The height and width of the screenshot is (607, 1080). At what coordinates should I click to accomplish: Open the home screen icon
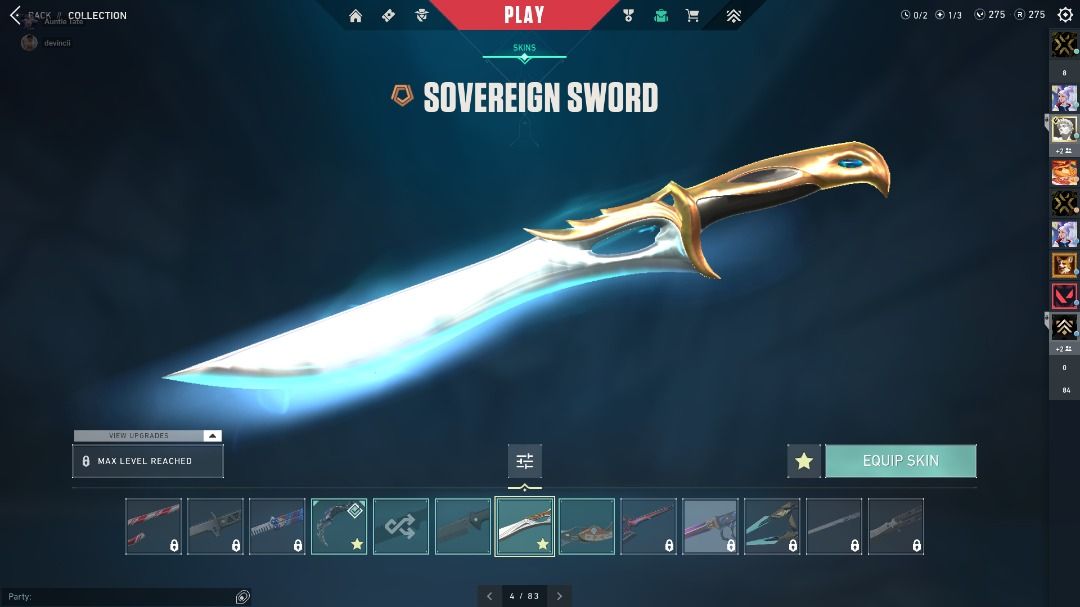[355, 15]
